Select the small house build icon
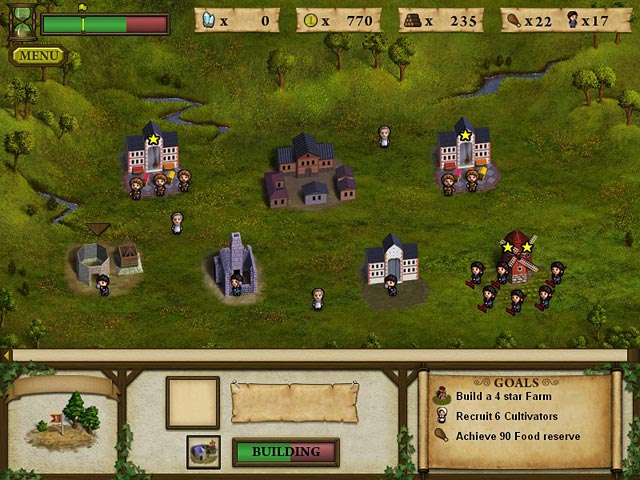The image size is (640, 480). (203, 452)
